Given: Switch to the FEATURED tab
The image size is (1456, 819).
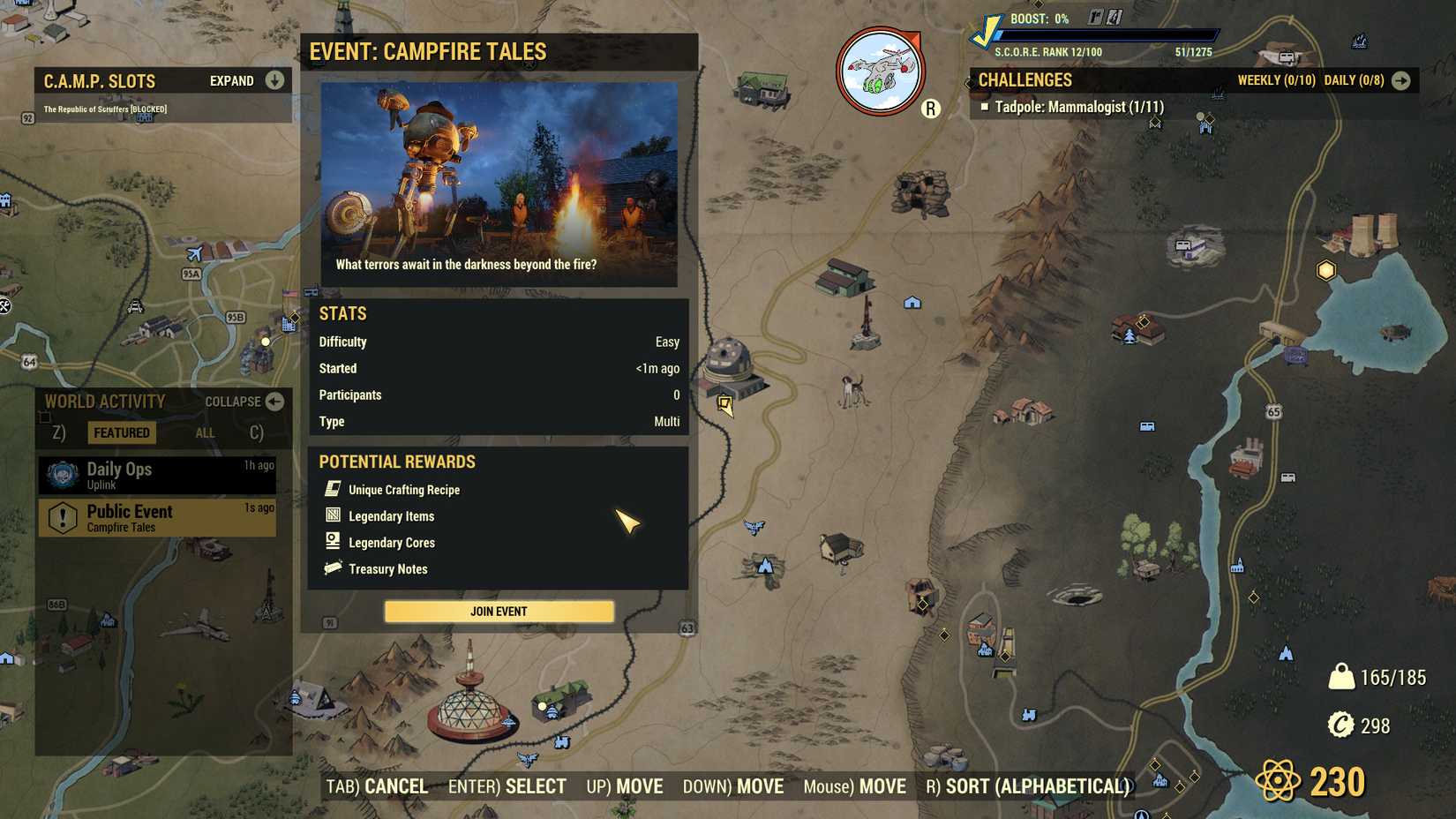Looking at the screenshot, I should pyautogui.click(x=121, y=432).
